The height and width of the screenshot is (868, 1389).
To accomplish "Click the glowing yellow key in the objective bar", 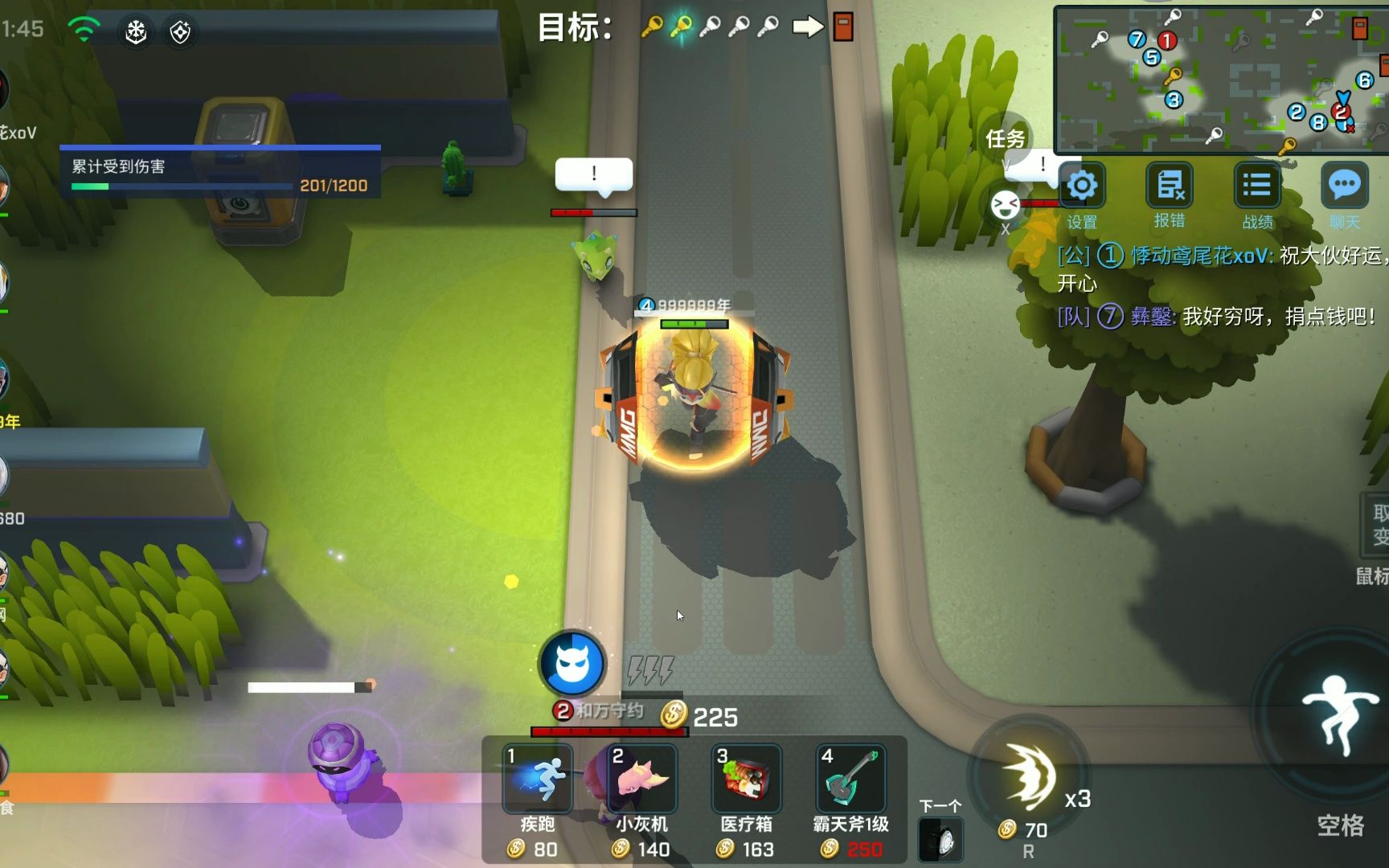I will 680,24.
